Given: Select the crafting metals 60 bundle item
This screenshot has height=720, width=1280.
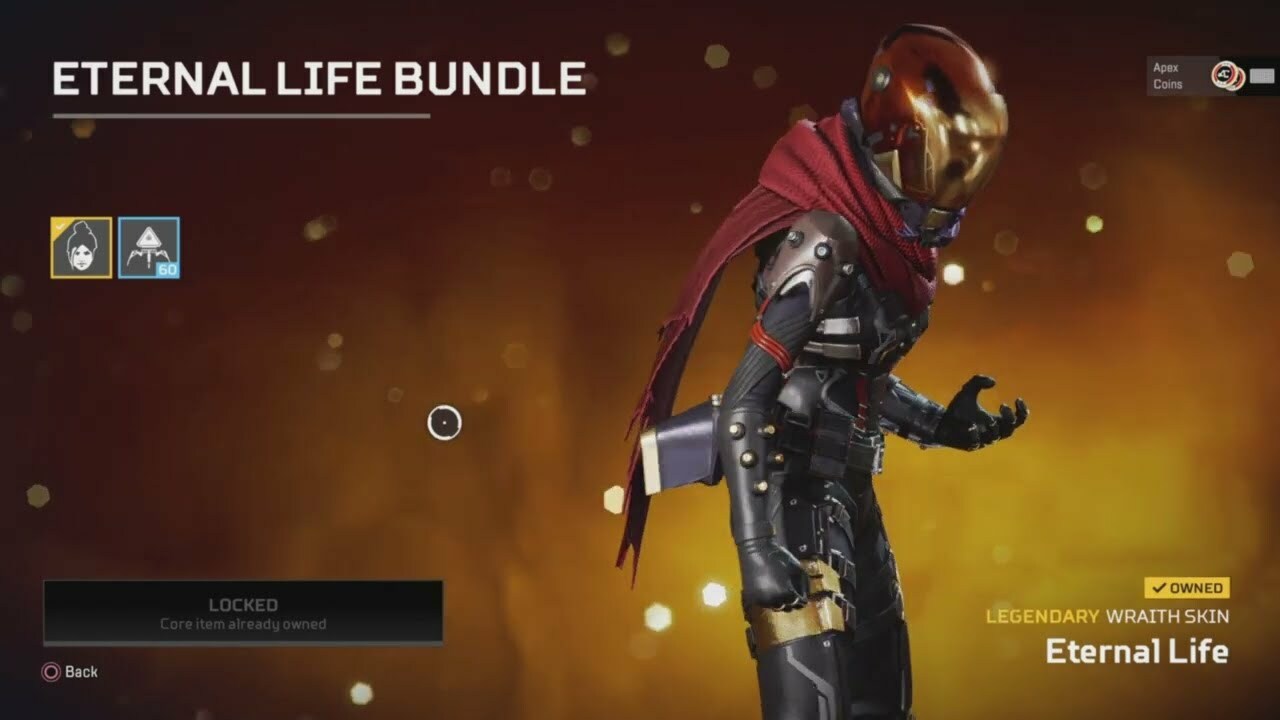Looking at the screenshot, I should pyautogui.click(x=149, y=247).
